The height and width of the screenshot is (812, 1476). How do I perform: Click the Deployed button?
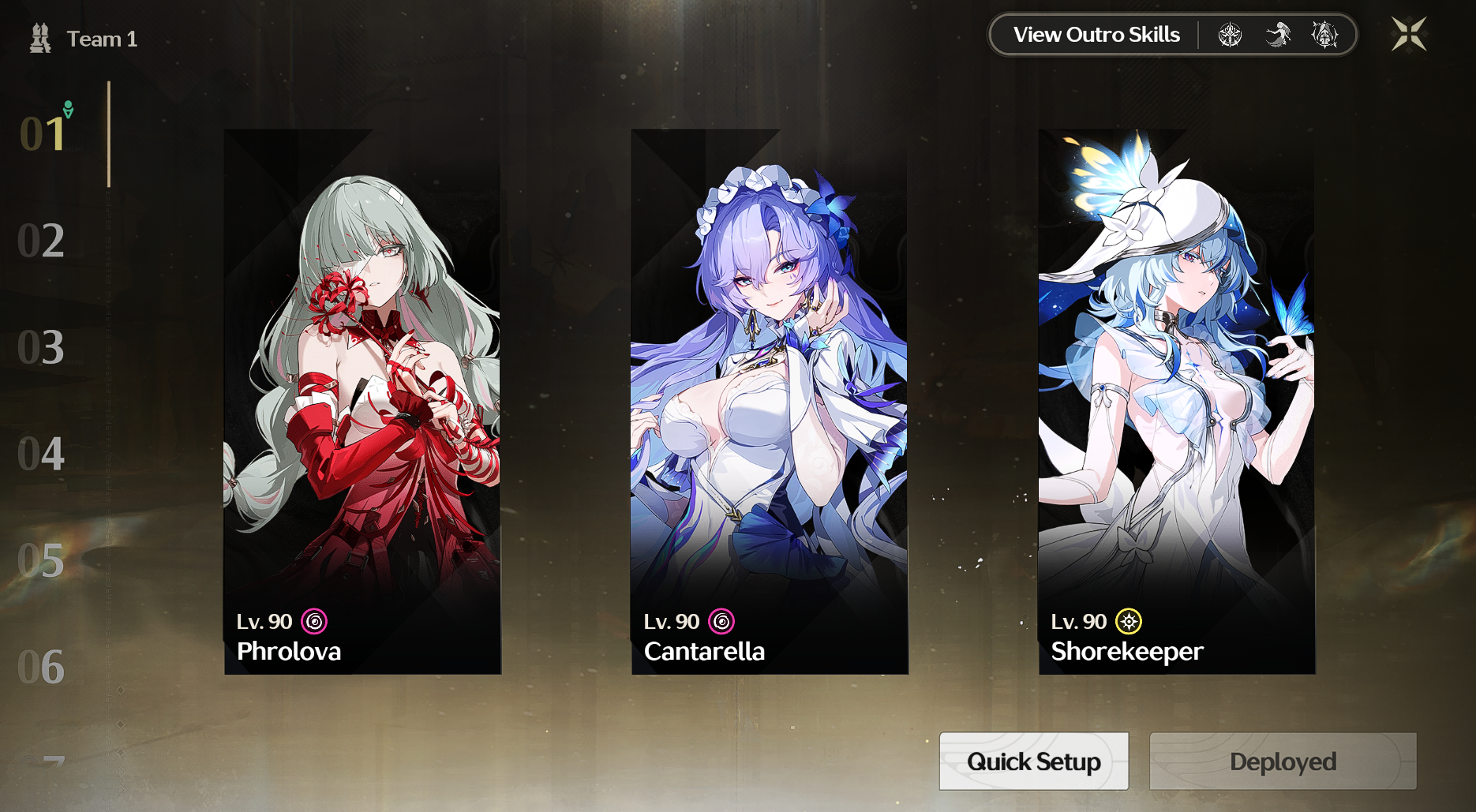(x=1282, y=761)
